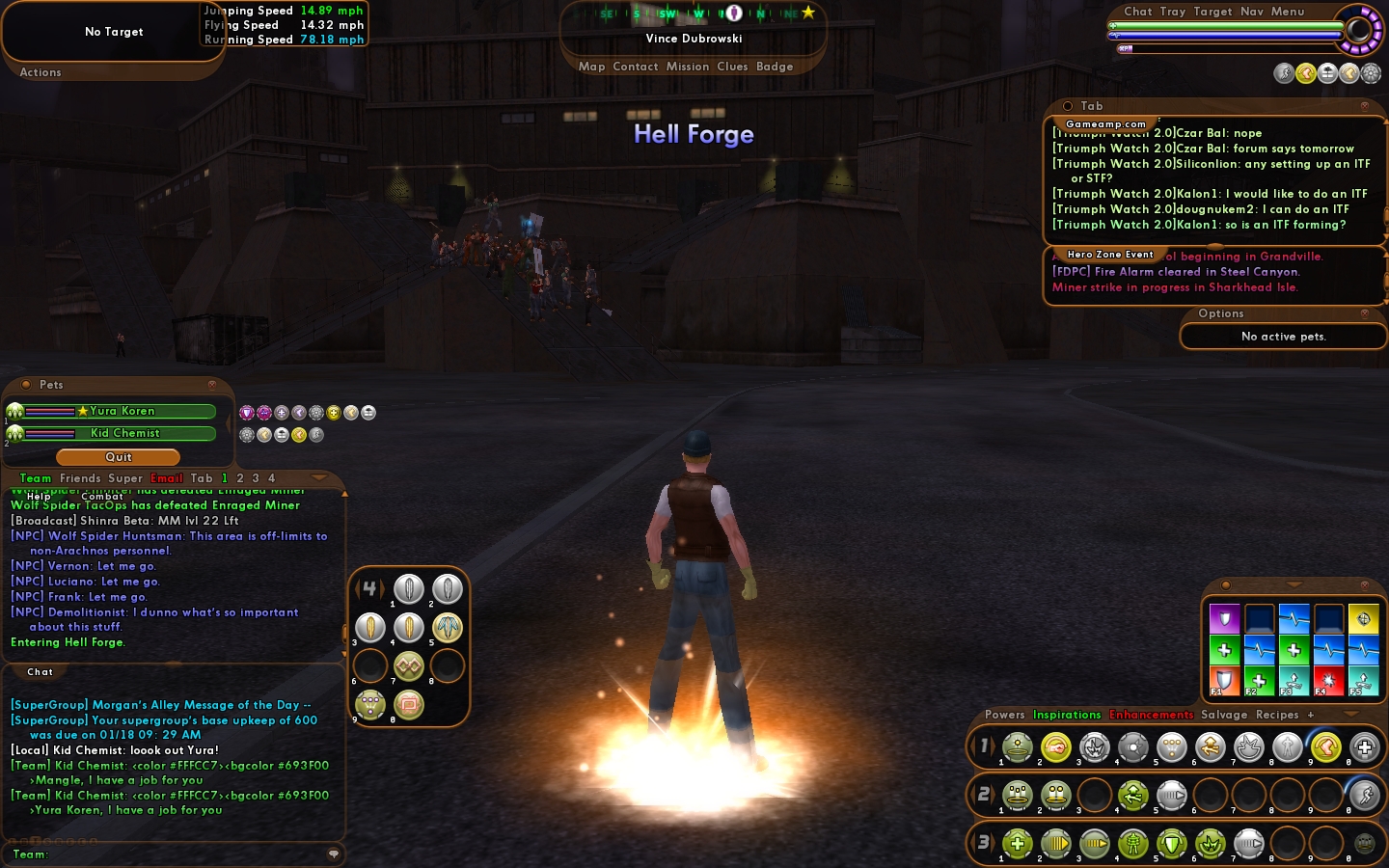The height and width of the screenshot is (868, 1389).
Task: Open the Salvage window
Action: [x=1224, y=715]
